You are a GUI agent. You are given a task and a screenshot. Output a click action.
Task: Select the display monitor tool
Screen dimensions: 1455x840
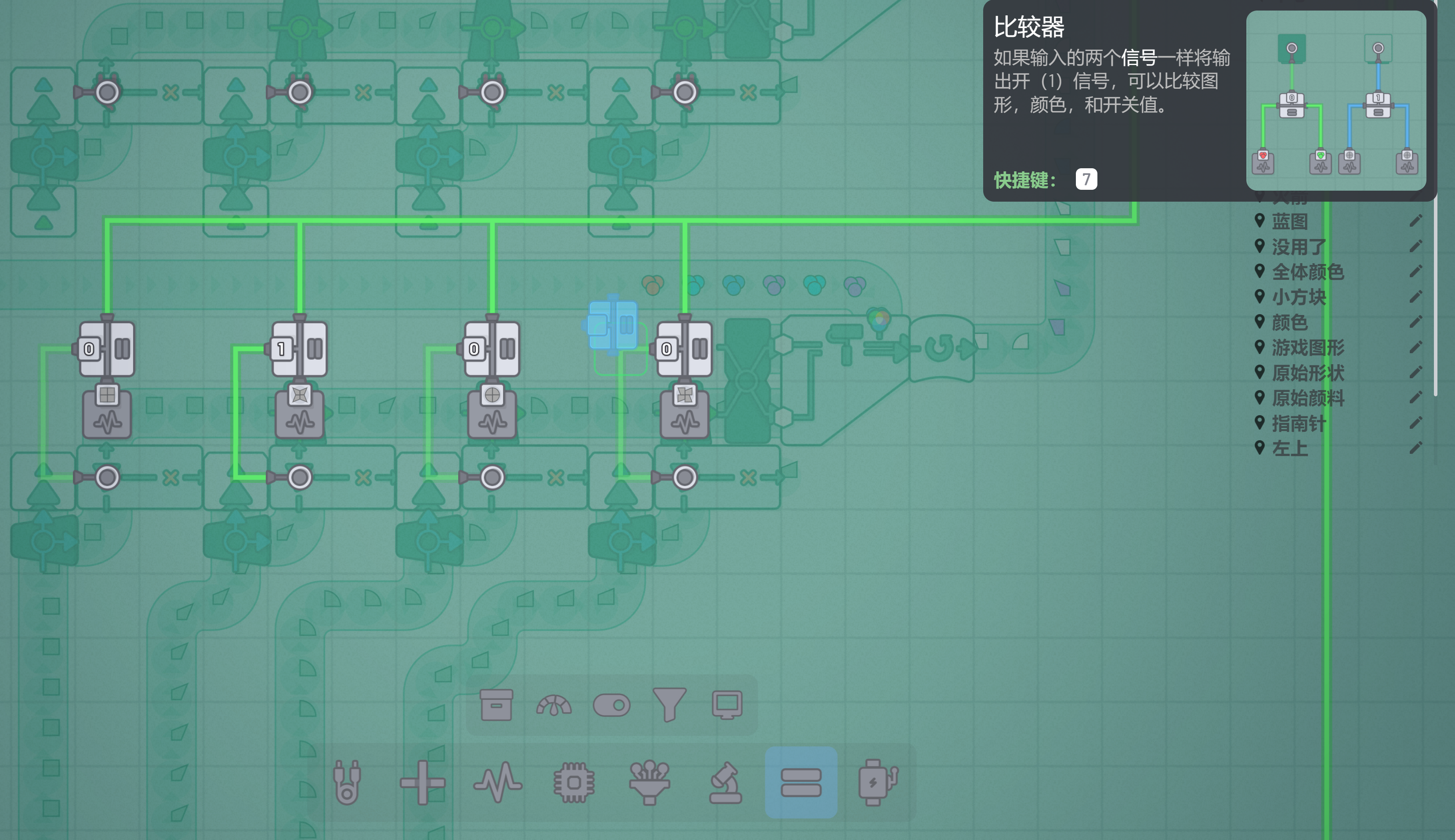coord(727,705)
